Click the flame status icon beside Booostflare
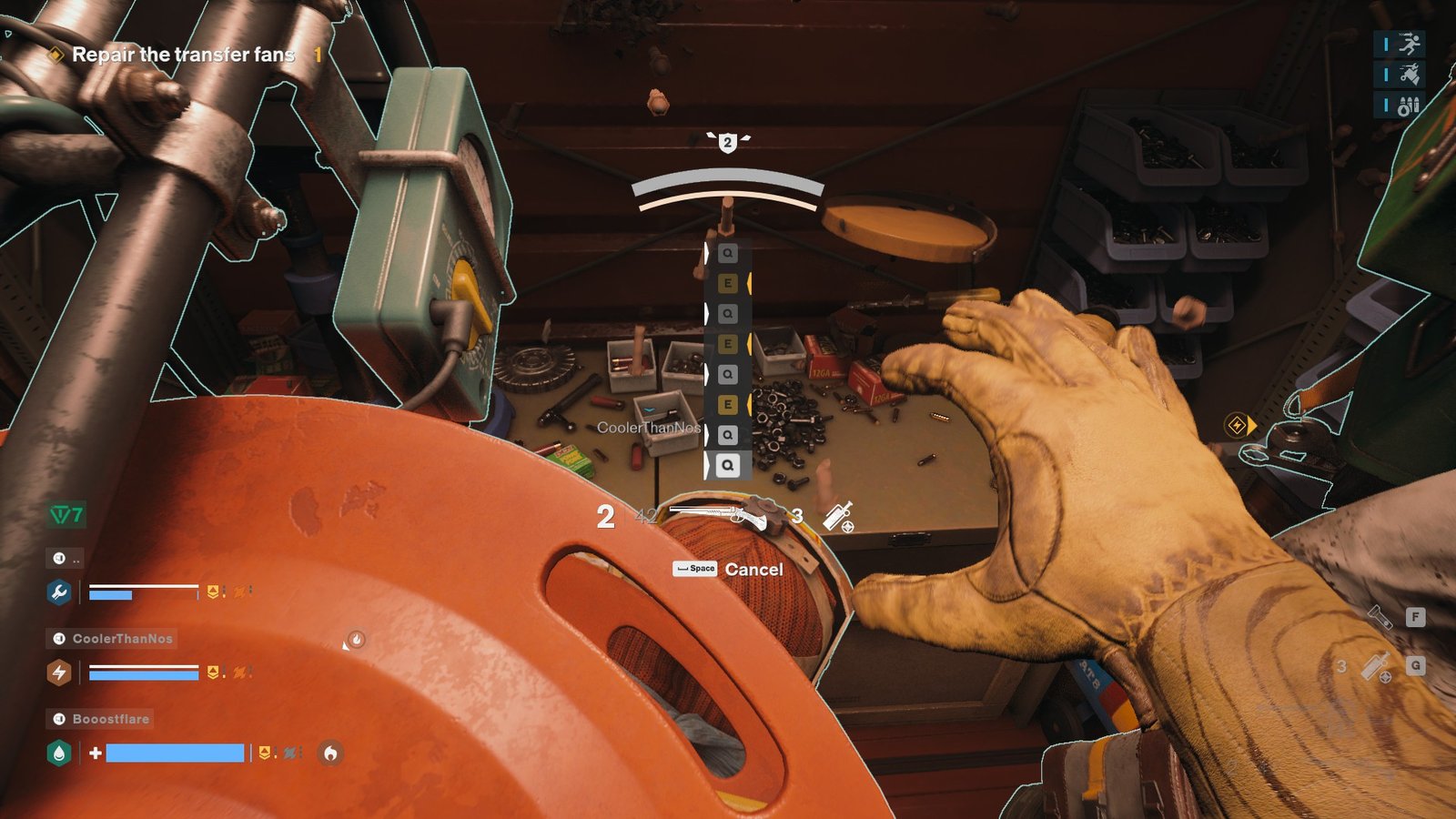The height and width of the screenshot is (819, 1456). [330, 753]
